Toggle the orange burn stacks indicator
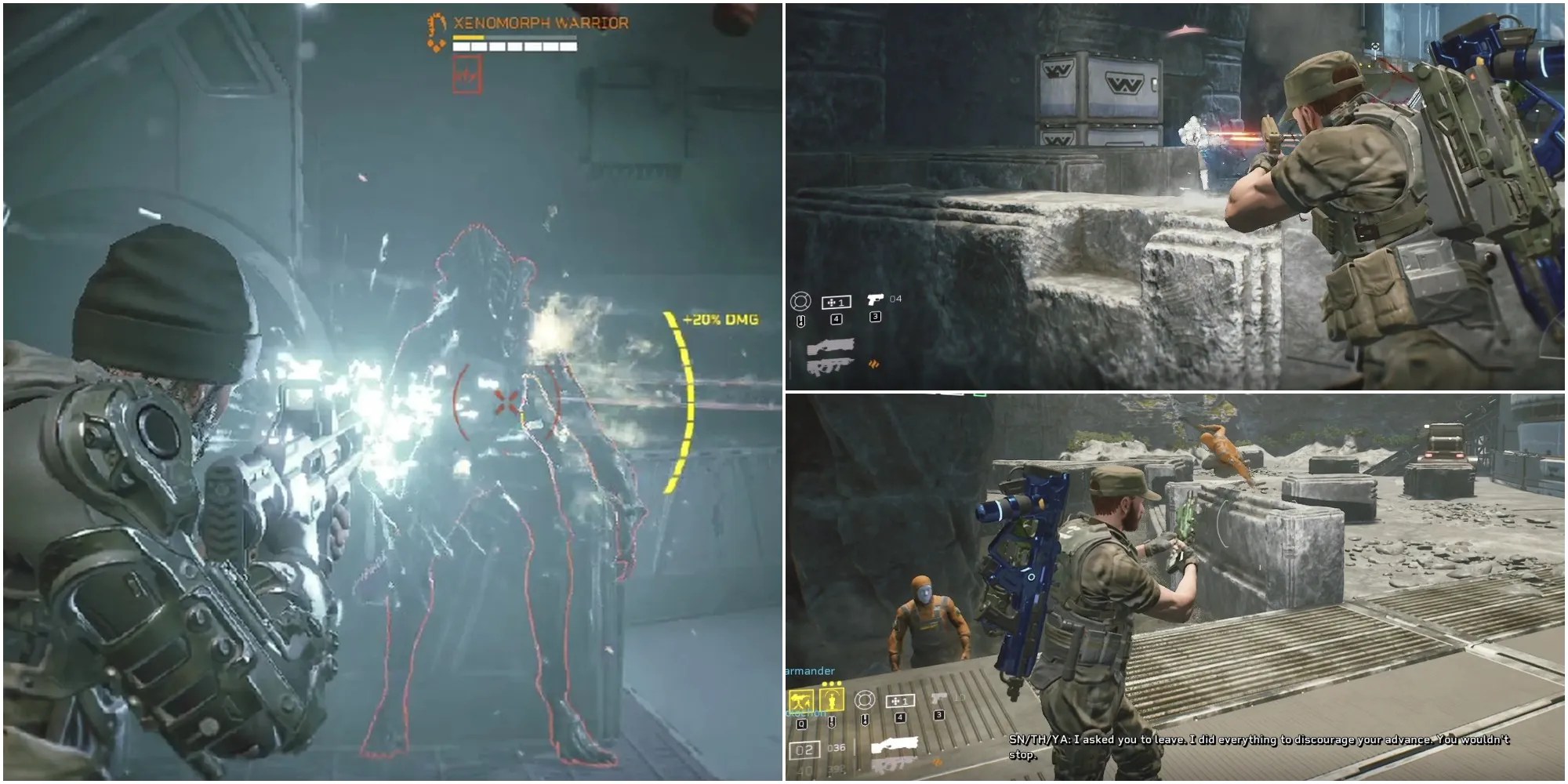1568x784 pixels. pos(875,365)
